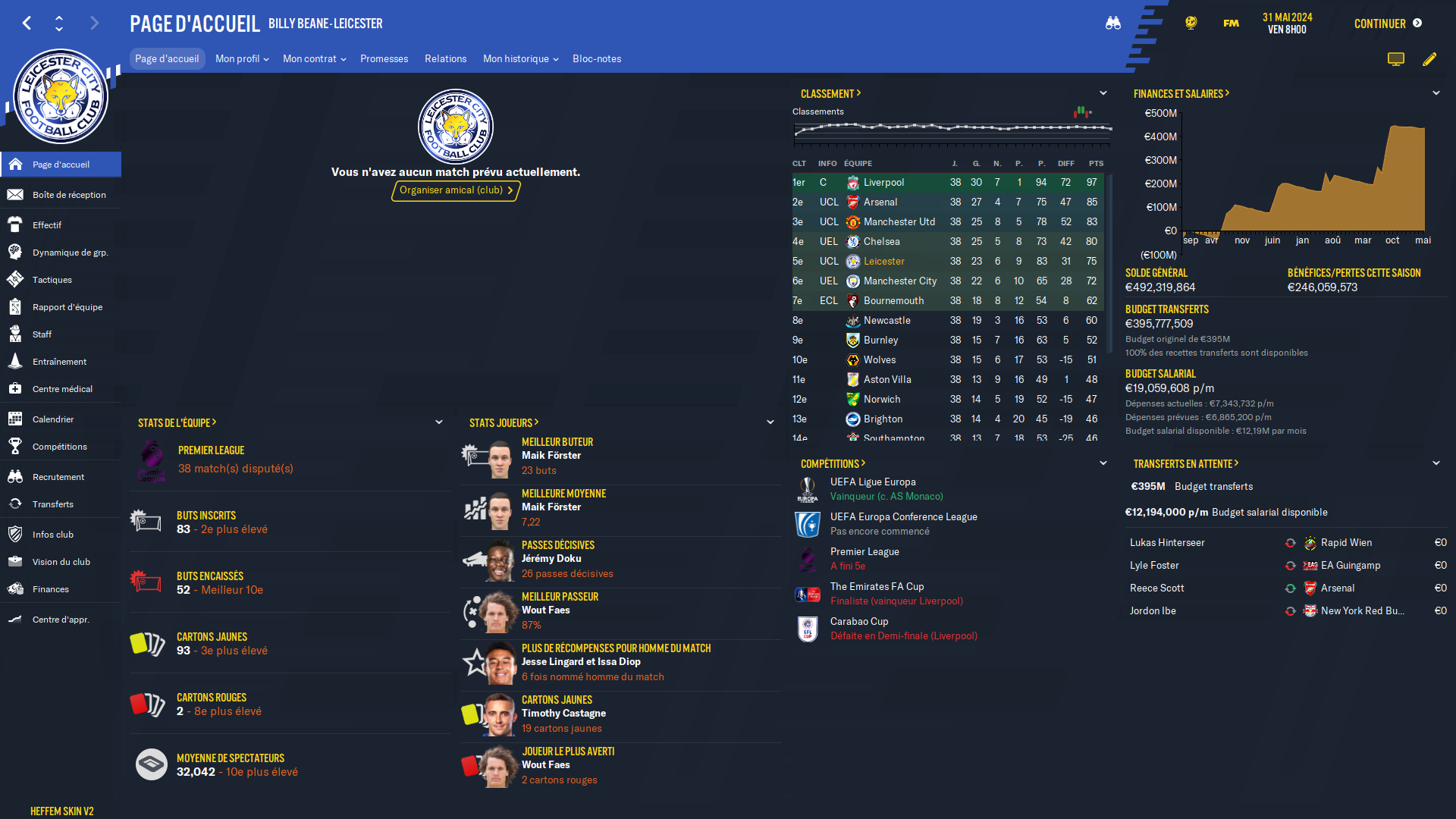Open Boîte de réception in sidebar
Viewport: 1456px width, 819px height.
tap(69, 195)
